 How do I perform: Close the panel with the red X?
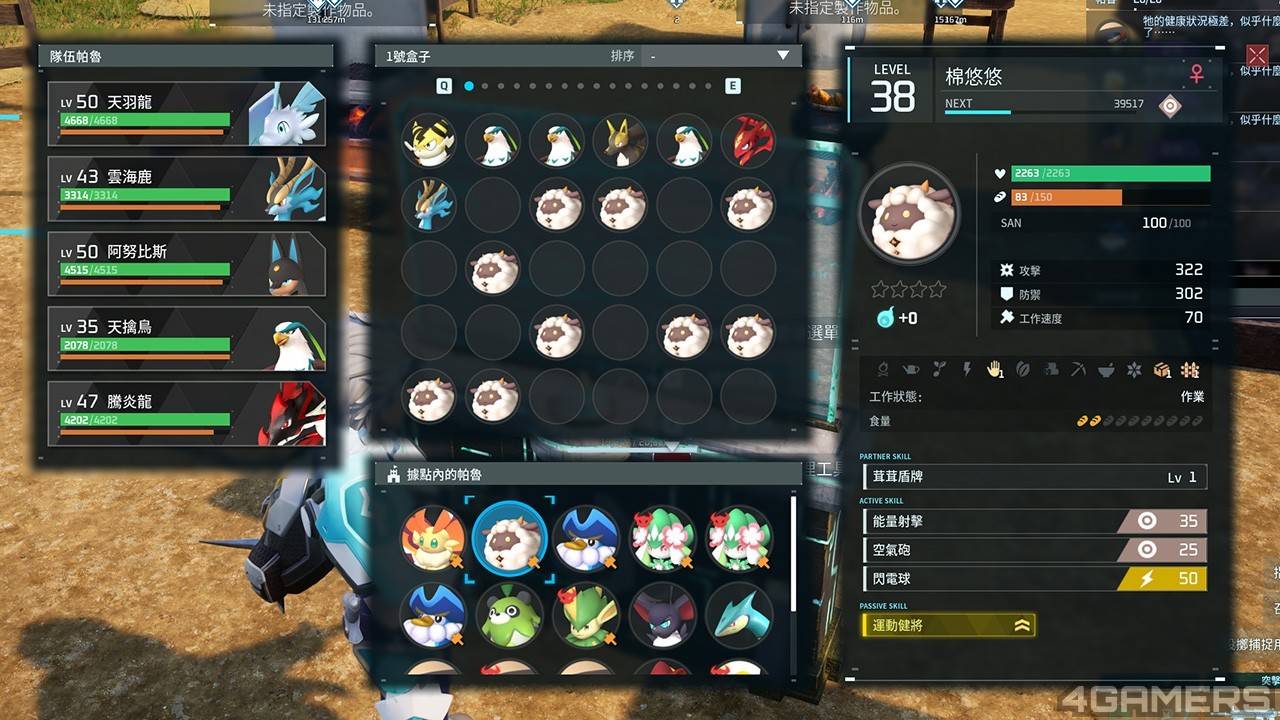click(1257, 55)
